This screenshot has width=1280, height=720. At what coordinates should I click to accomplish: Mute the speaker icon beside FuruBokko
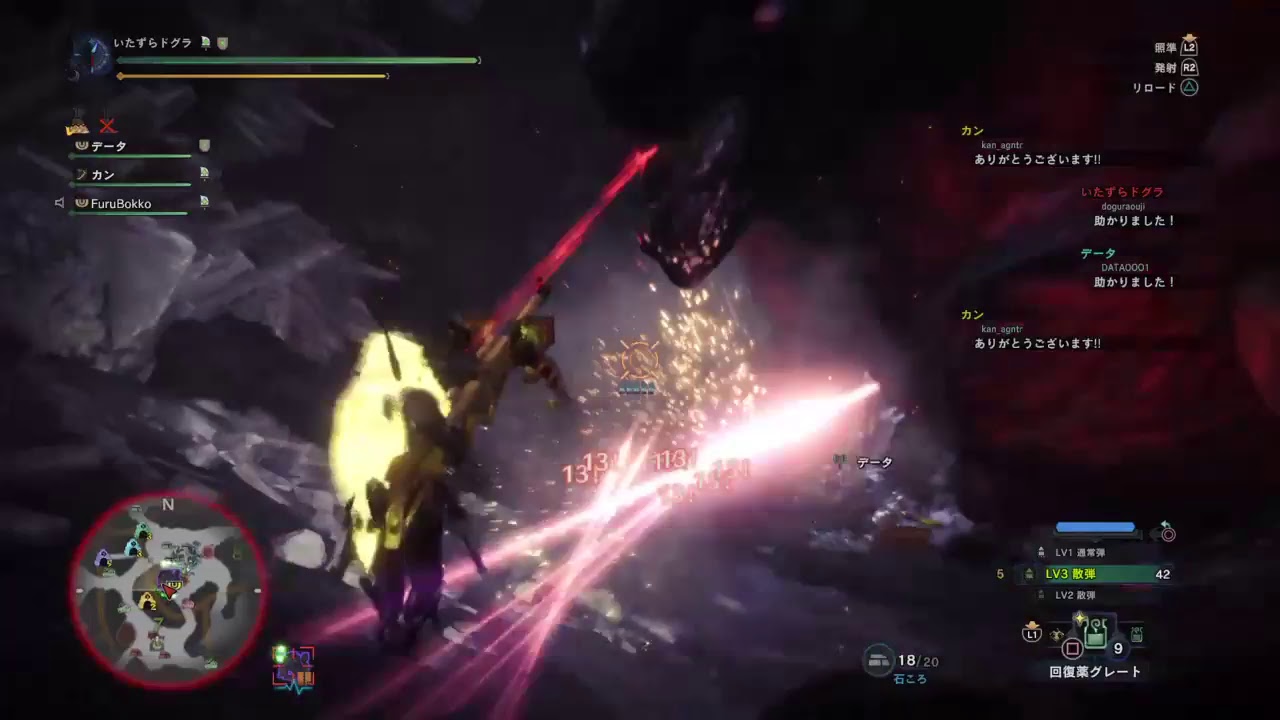pyautogui.click(x=60, y=202)
